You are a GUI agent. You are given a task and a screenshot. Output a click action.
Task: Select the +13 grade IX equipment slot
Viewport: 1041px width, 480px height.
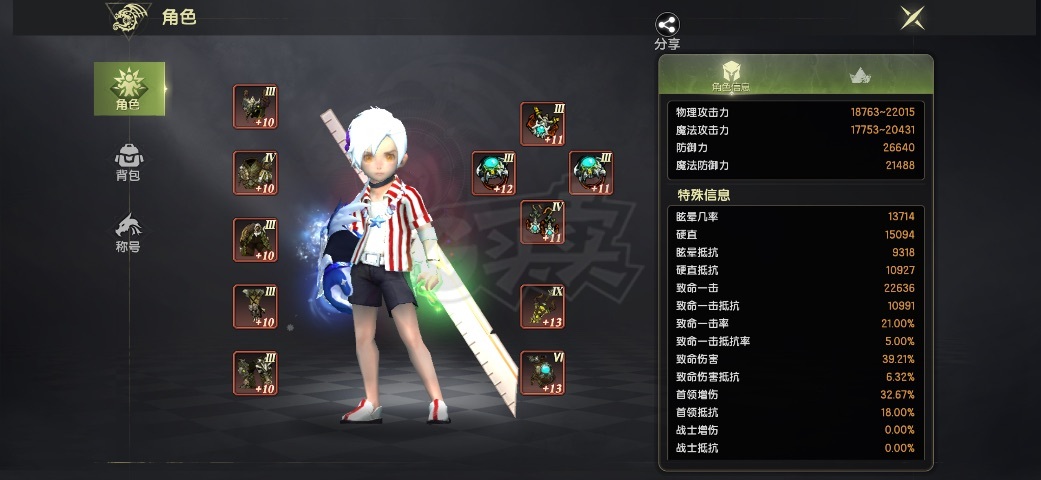(x=543, y=306)
